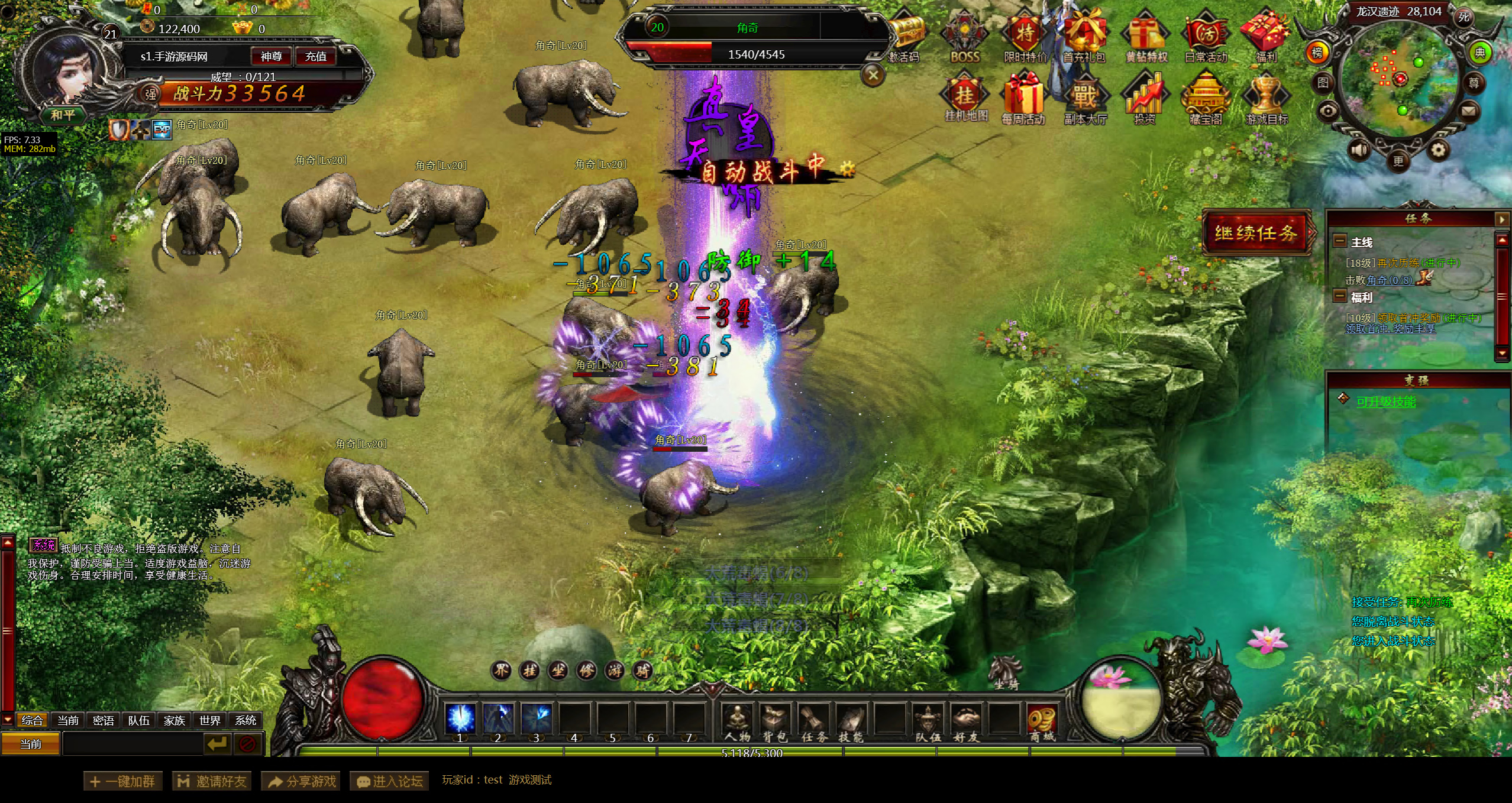Open the 副本大厅 dungeon hall icon
The width and height of the screenshot is (1512, 803).
coord(1085,99)
